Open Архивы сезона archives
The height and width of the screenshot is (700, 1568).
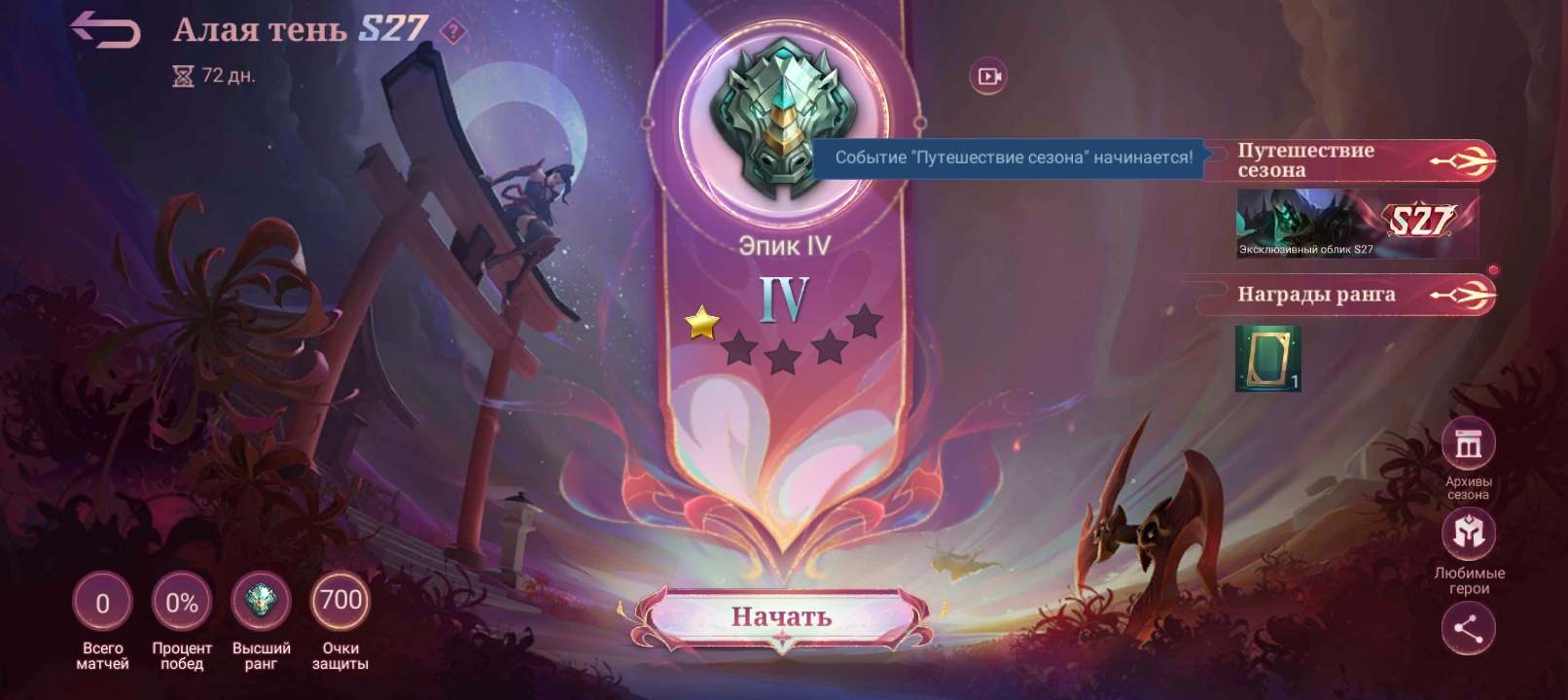coord(1468,444)
